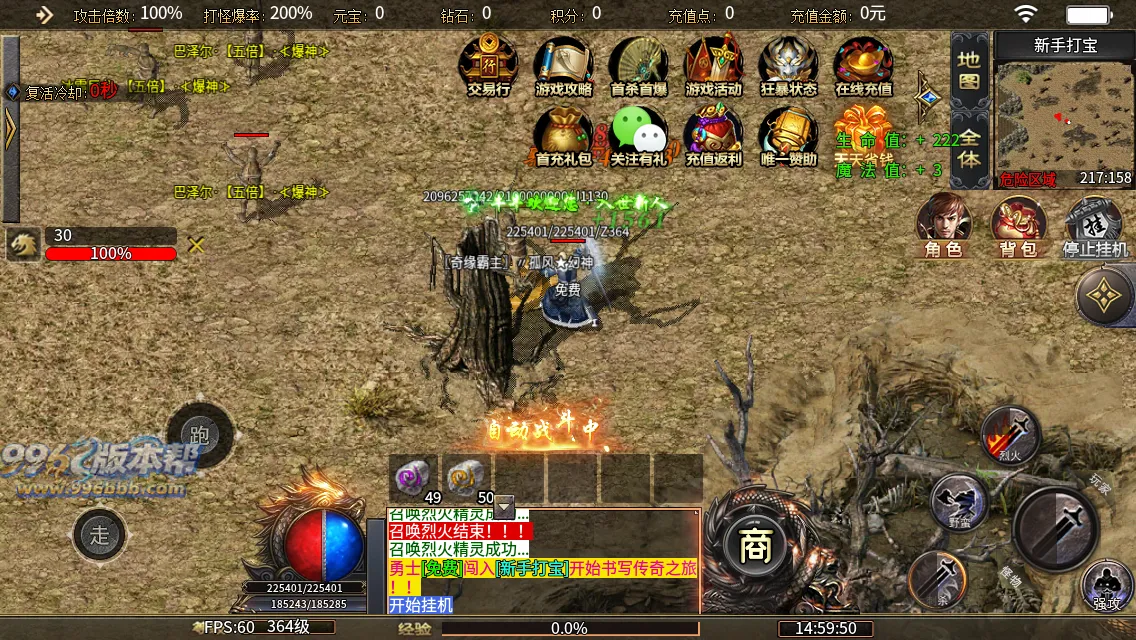Use the 野蛮 charge skill
Viewport: 1136px width, 640px height.
(x=959, y=501)
